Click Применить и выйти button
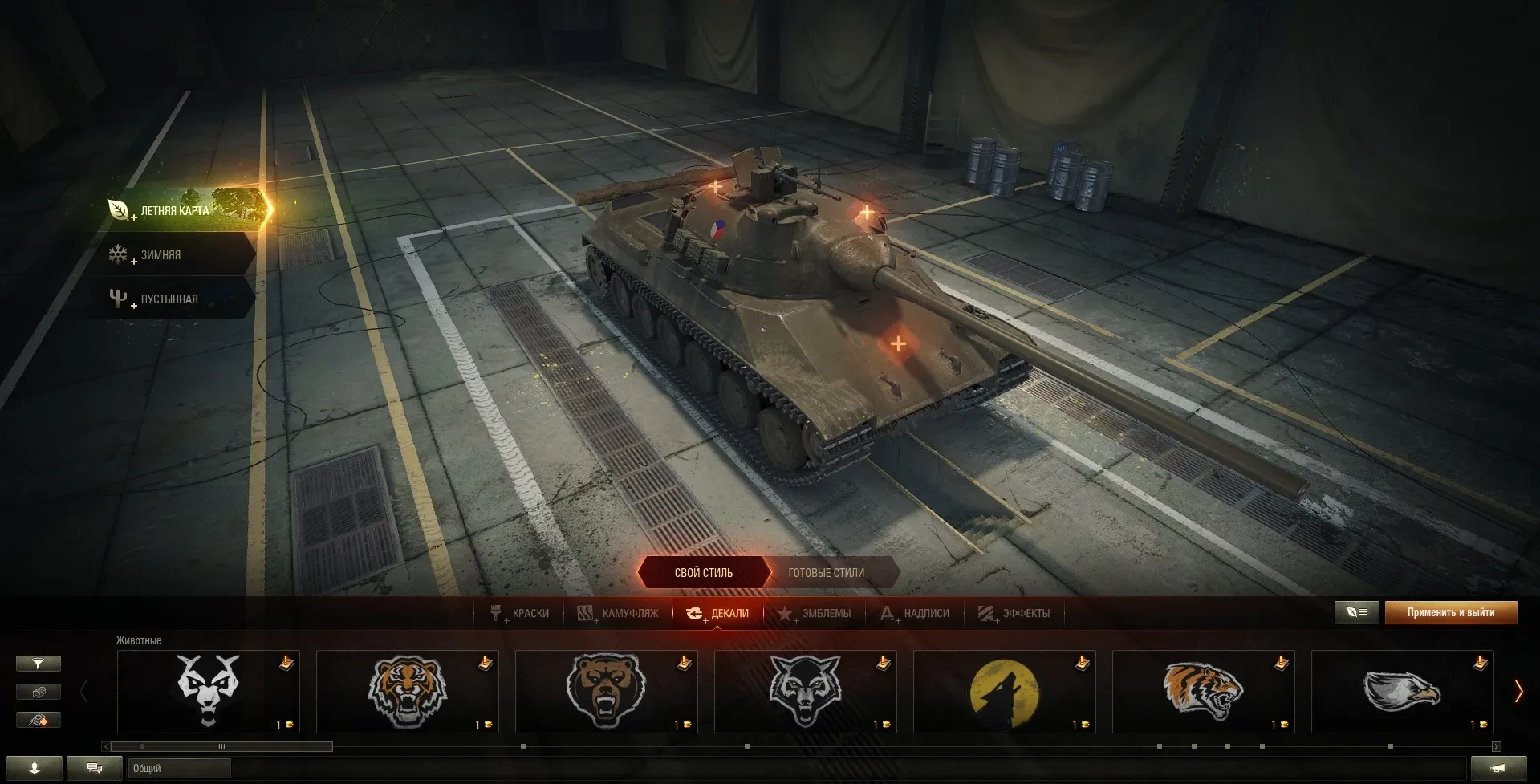The image size is (1540, 784). (x=1450, y=613)
